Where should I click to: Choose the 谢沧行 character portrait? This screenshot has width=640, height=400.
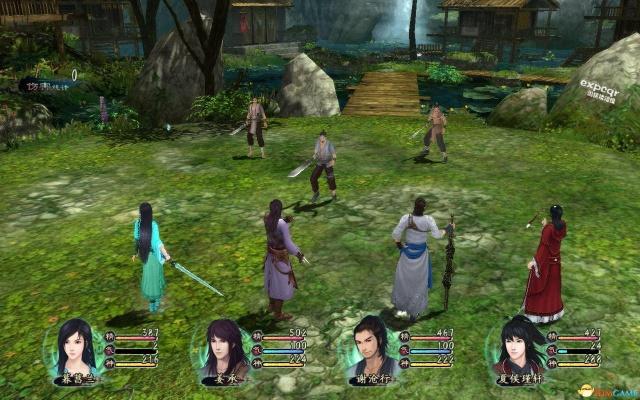point(368,347)
